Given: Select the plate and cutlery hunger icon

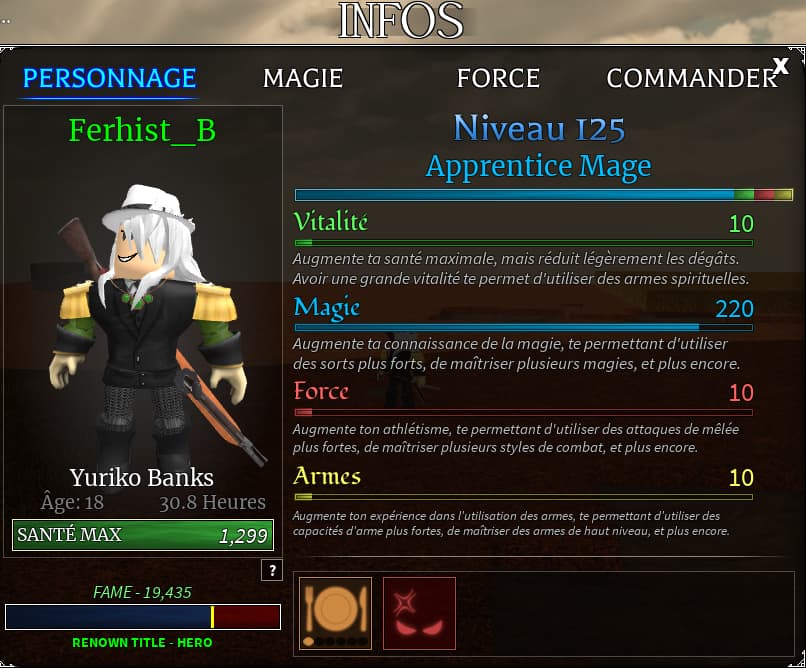Looking at the screenshot, I should tap(335, 613).
